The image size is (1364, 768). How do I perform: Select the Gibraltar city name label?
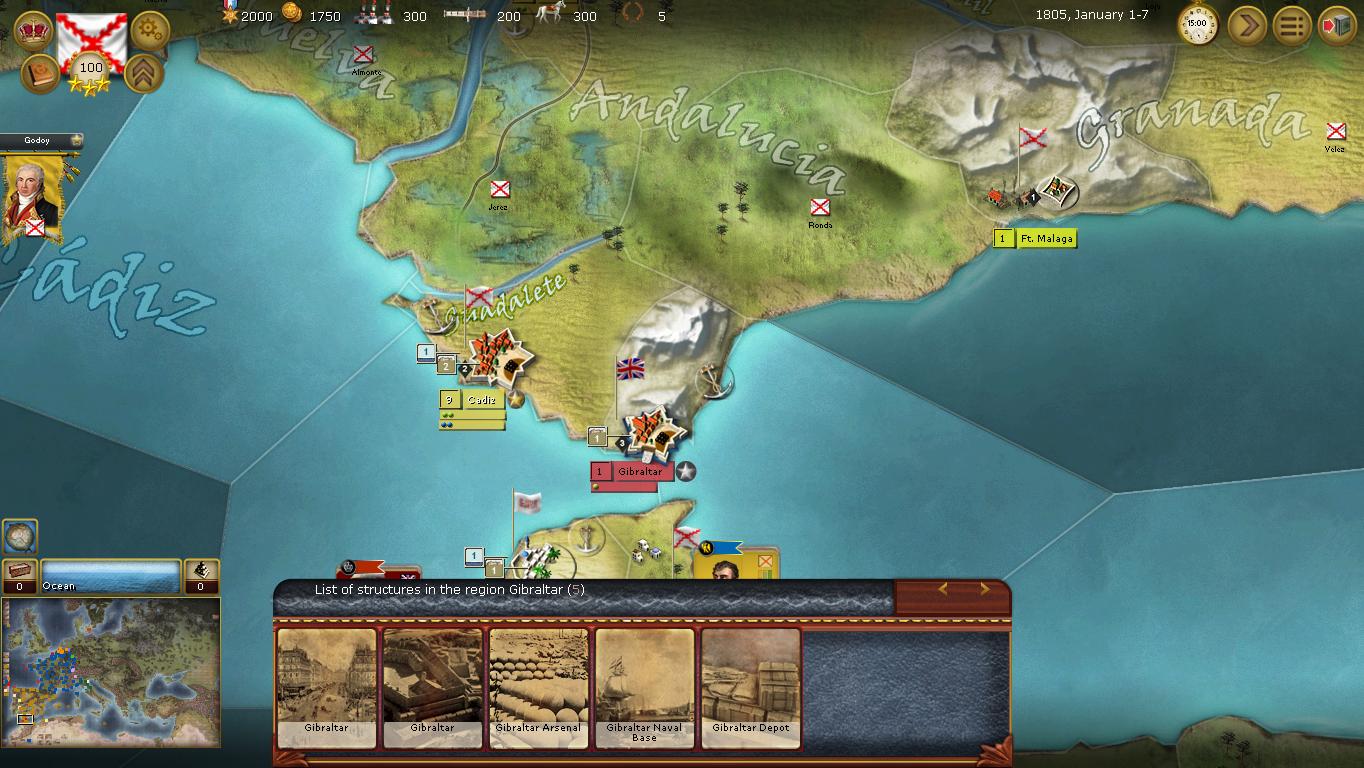tap(639, 472)
